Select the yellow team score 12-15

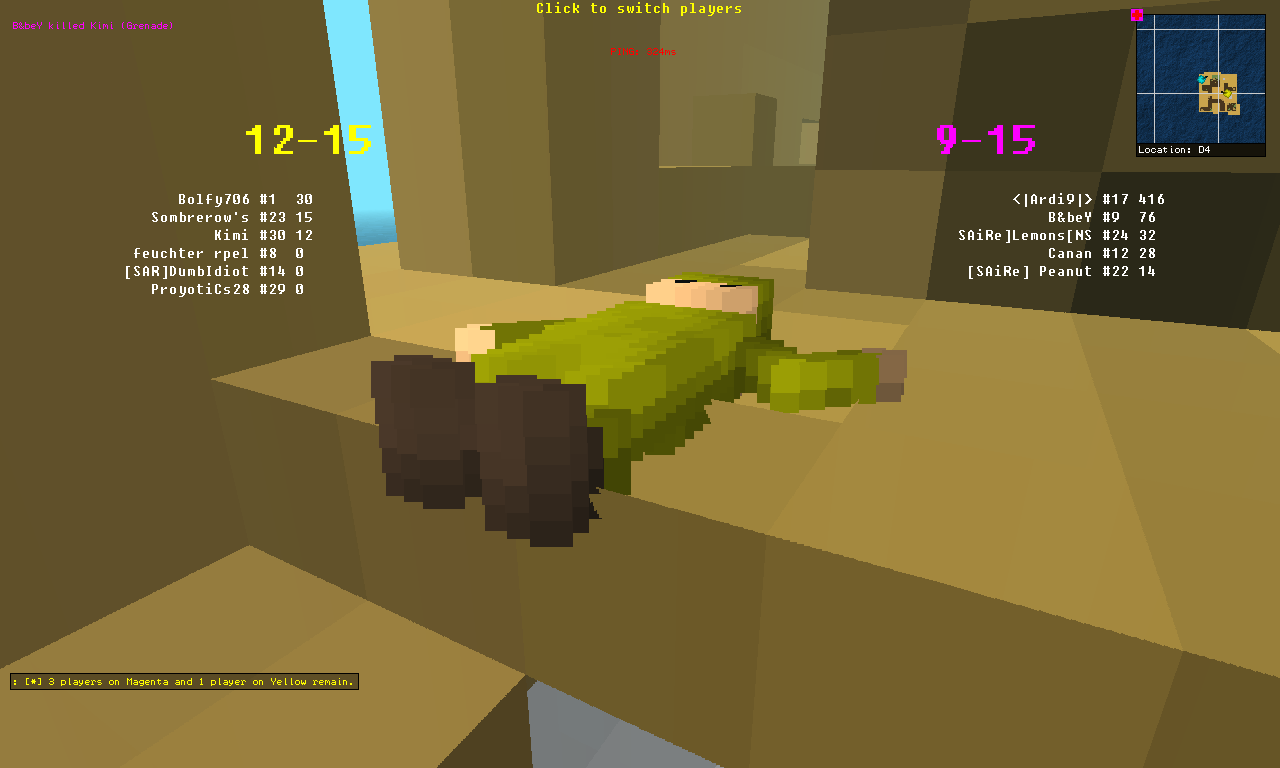pos(307,140)
